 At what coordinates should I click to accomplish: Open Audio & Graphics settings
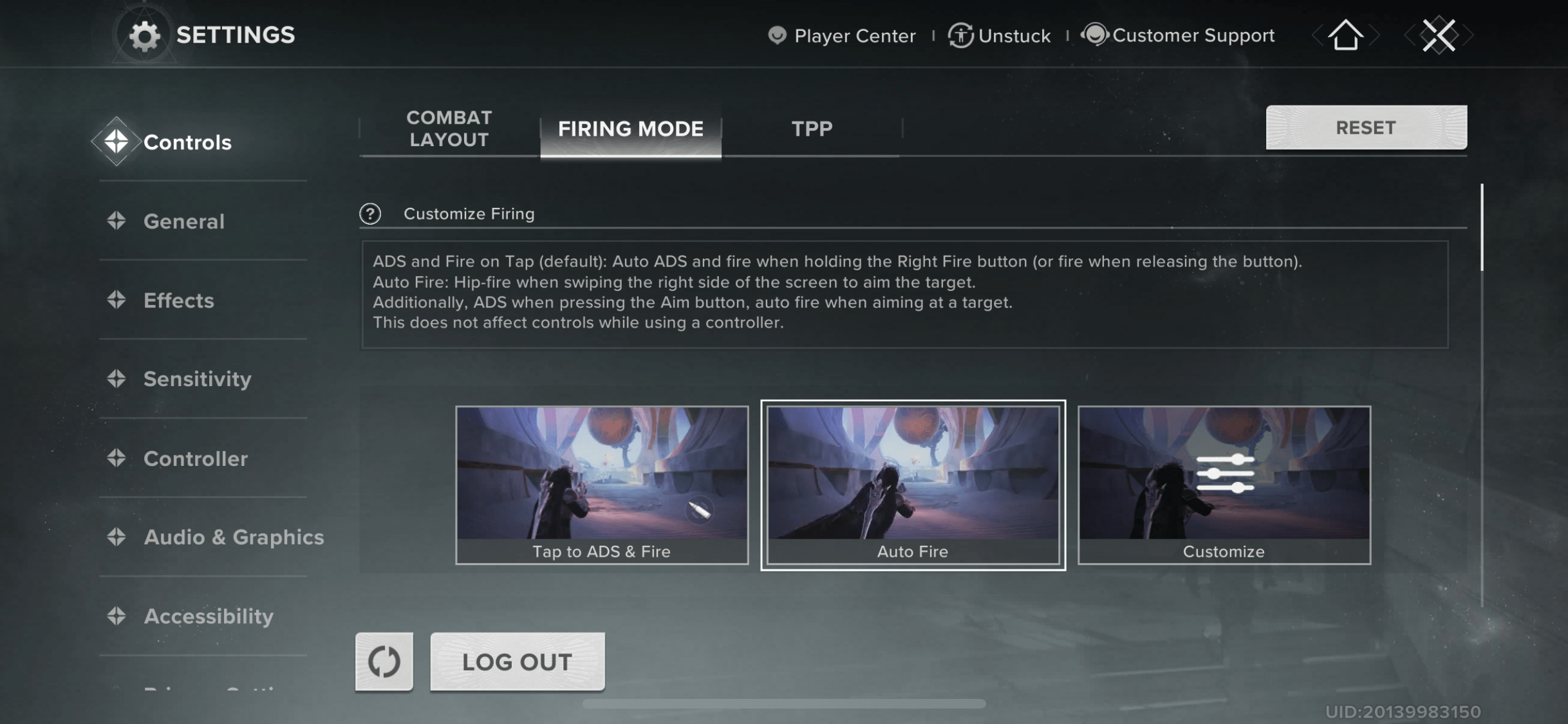233,537
